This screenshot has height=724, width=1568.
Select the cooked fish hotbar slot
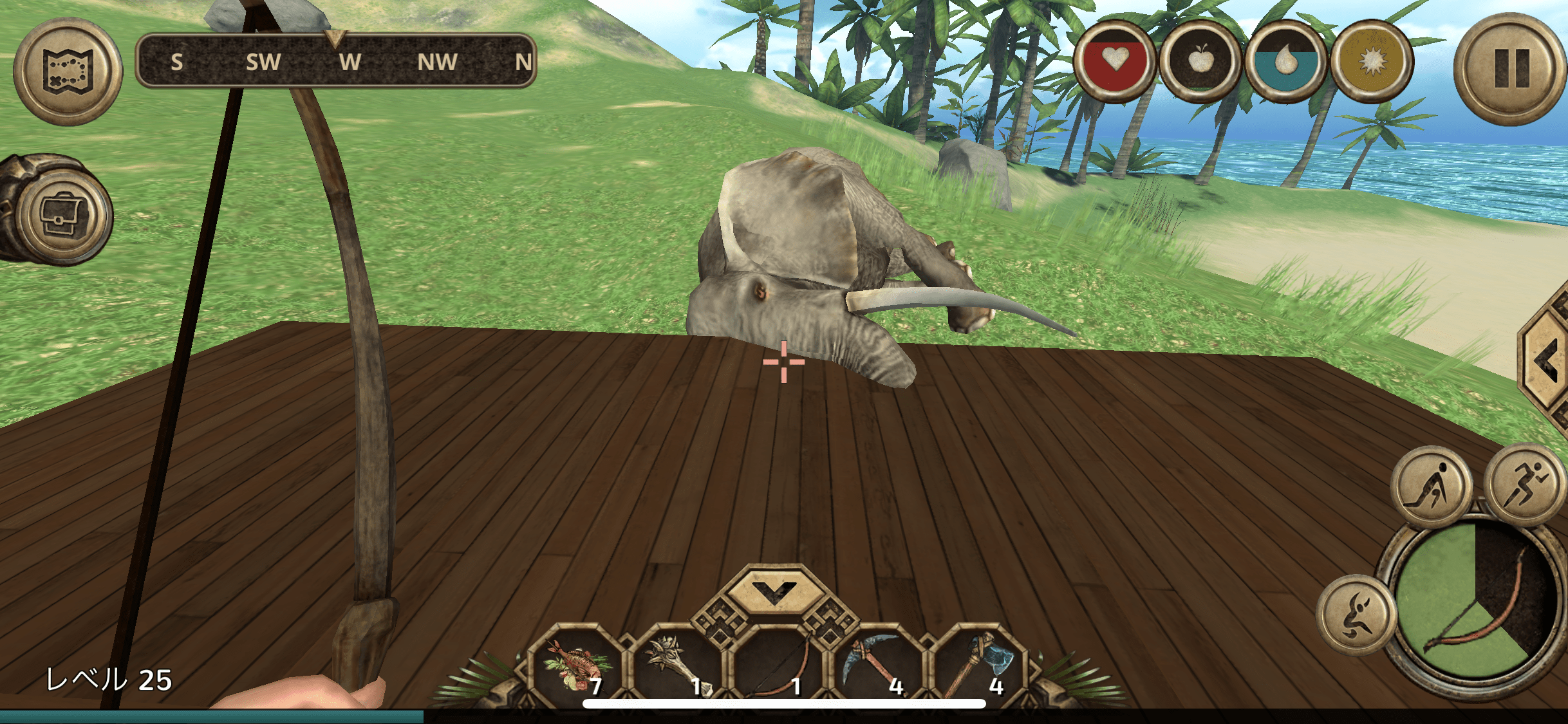point(576,668)
